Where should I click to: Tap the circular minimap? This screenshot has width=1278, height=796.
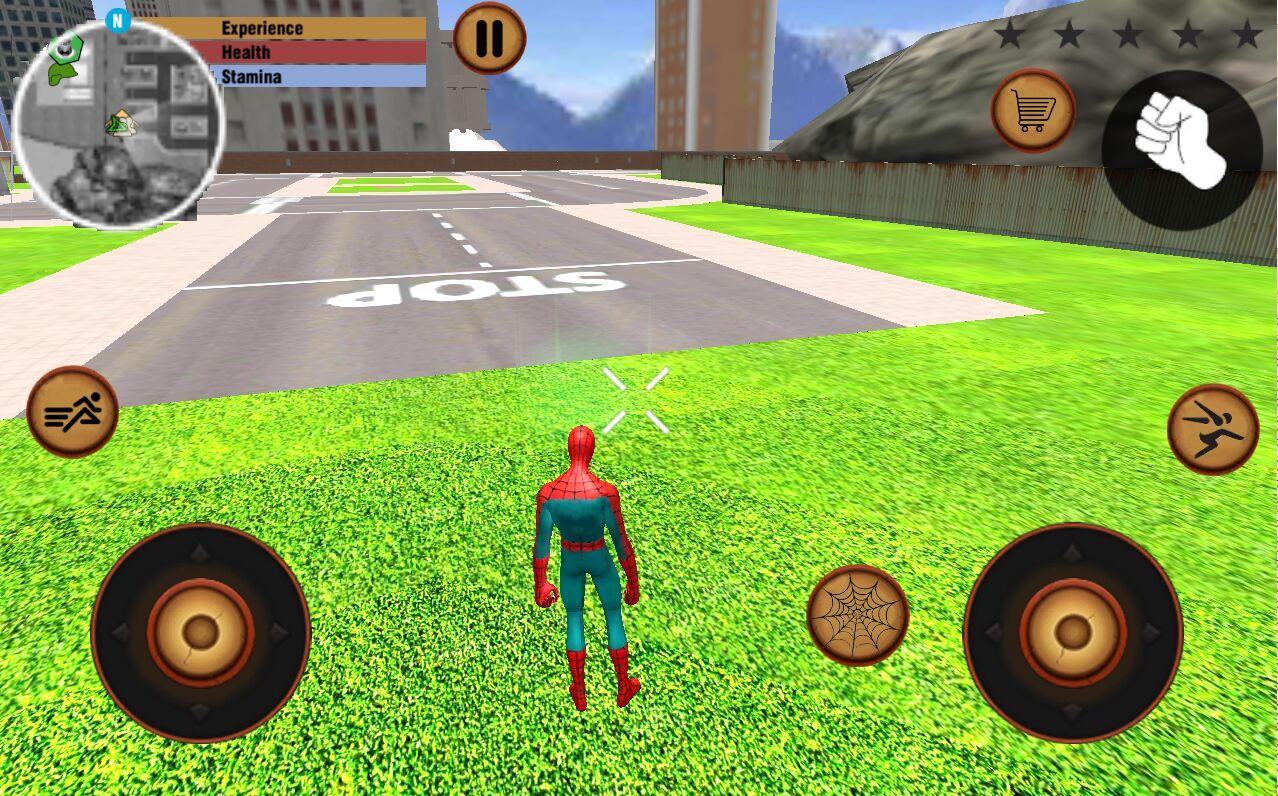click(x=118, y=124)
